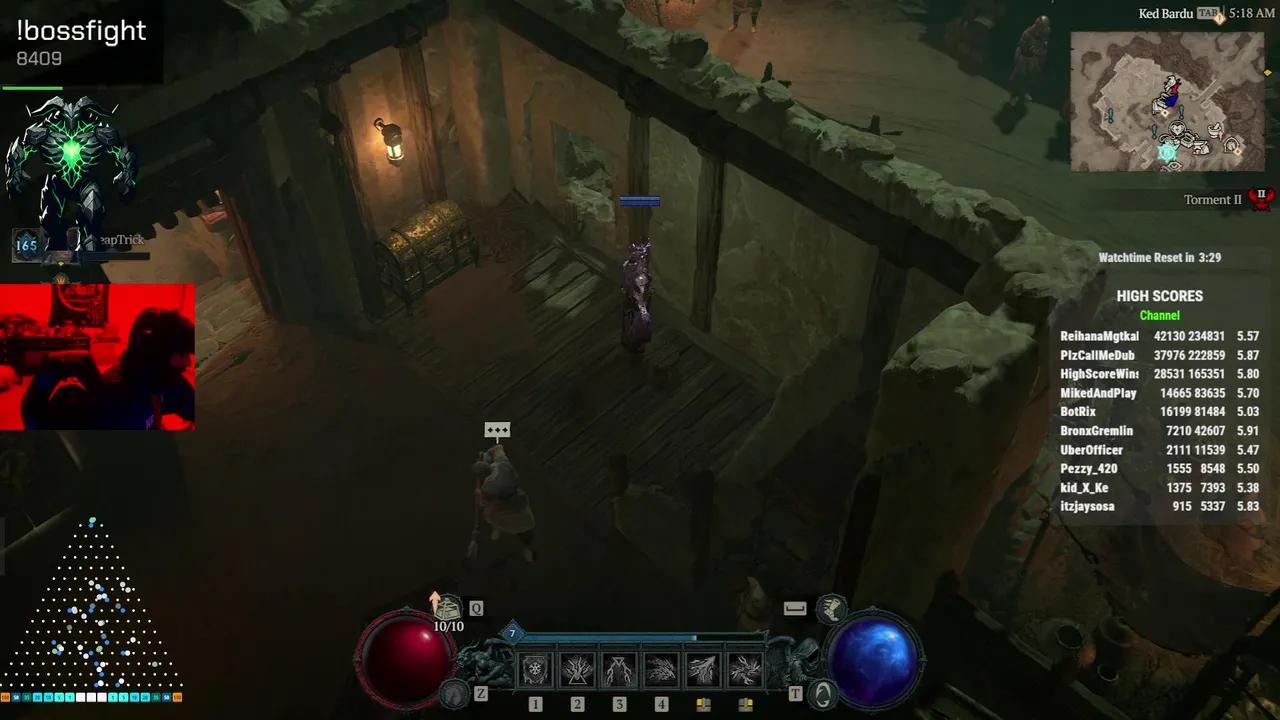Select the town portal swirl icon
The image size is (1280, 720).
[823, 693]
